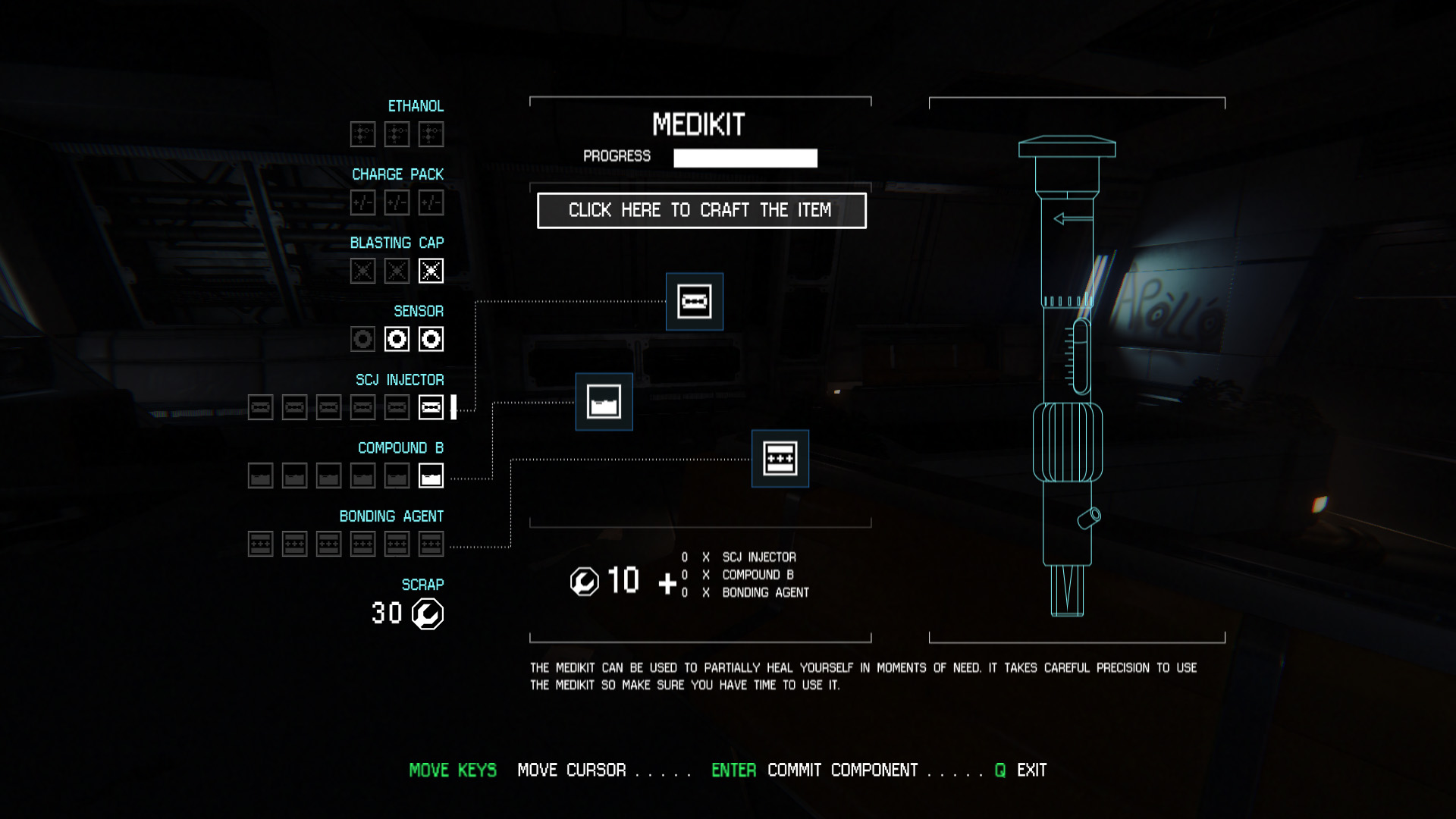Select the last Ethanol component icon

click(430, 133)
